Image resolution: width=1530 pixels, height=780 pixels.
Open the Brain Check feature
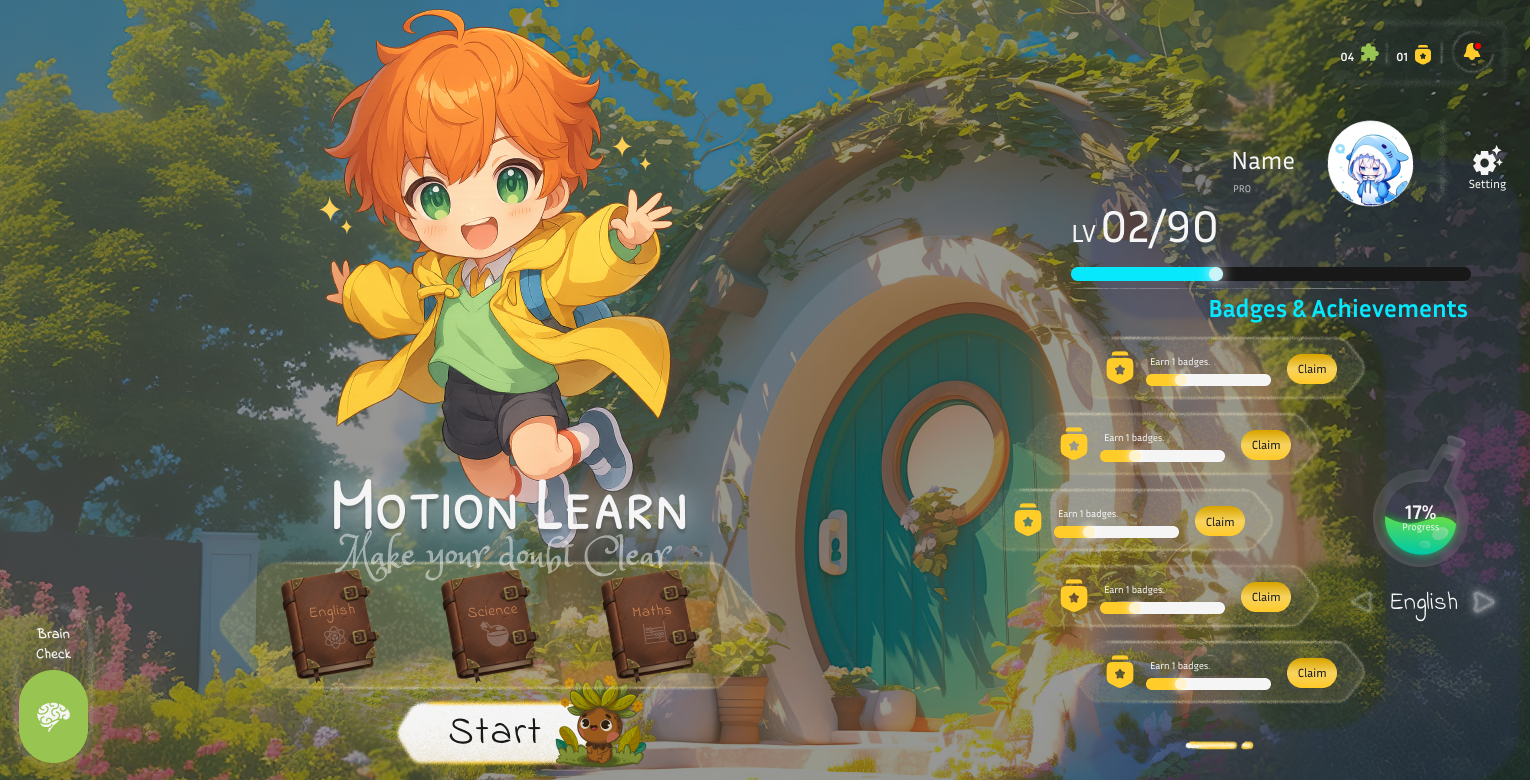click(x=54, y=715)
